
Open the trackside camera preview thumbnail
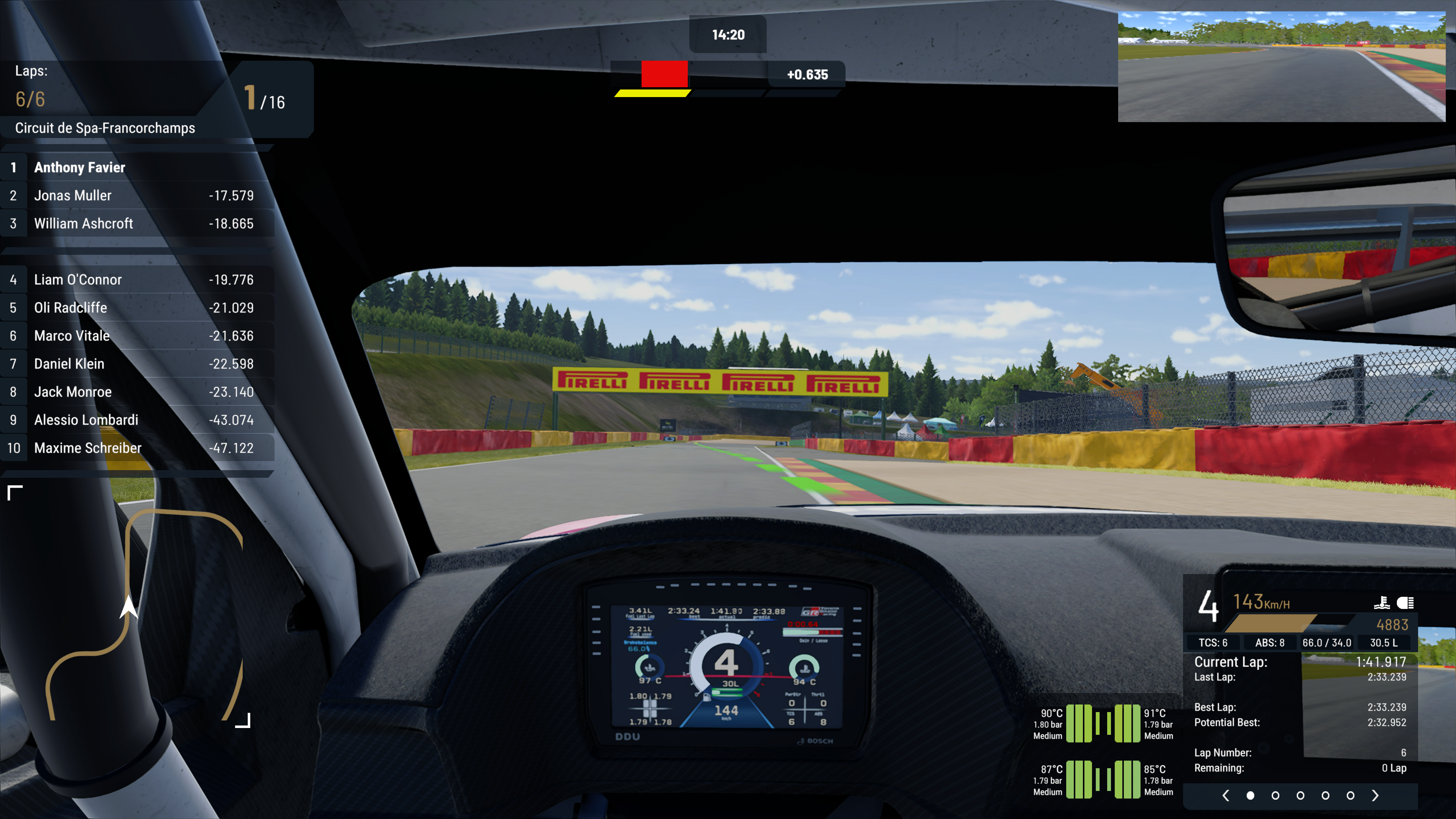tap(1281, 67)
